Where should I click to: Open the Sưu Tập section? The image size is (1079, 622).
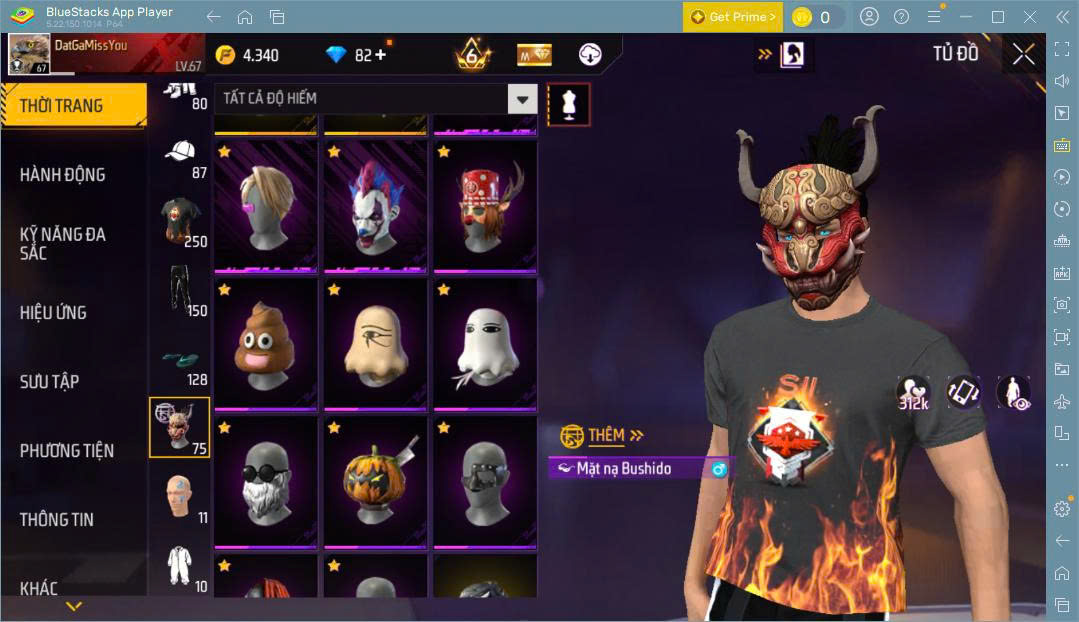(49, 381)
